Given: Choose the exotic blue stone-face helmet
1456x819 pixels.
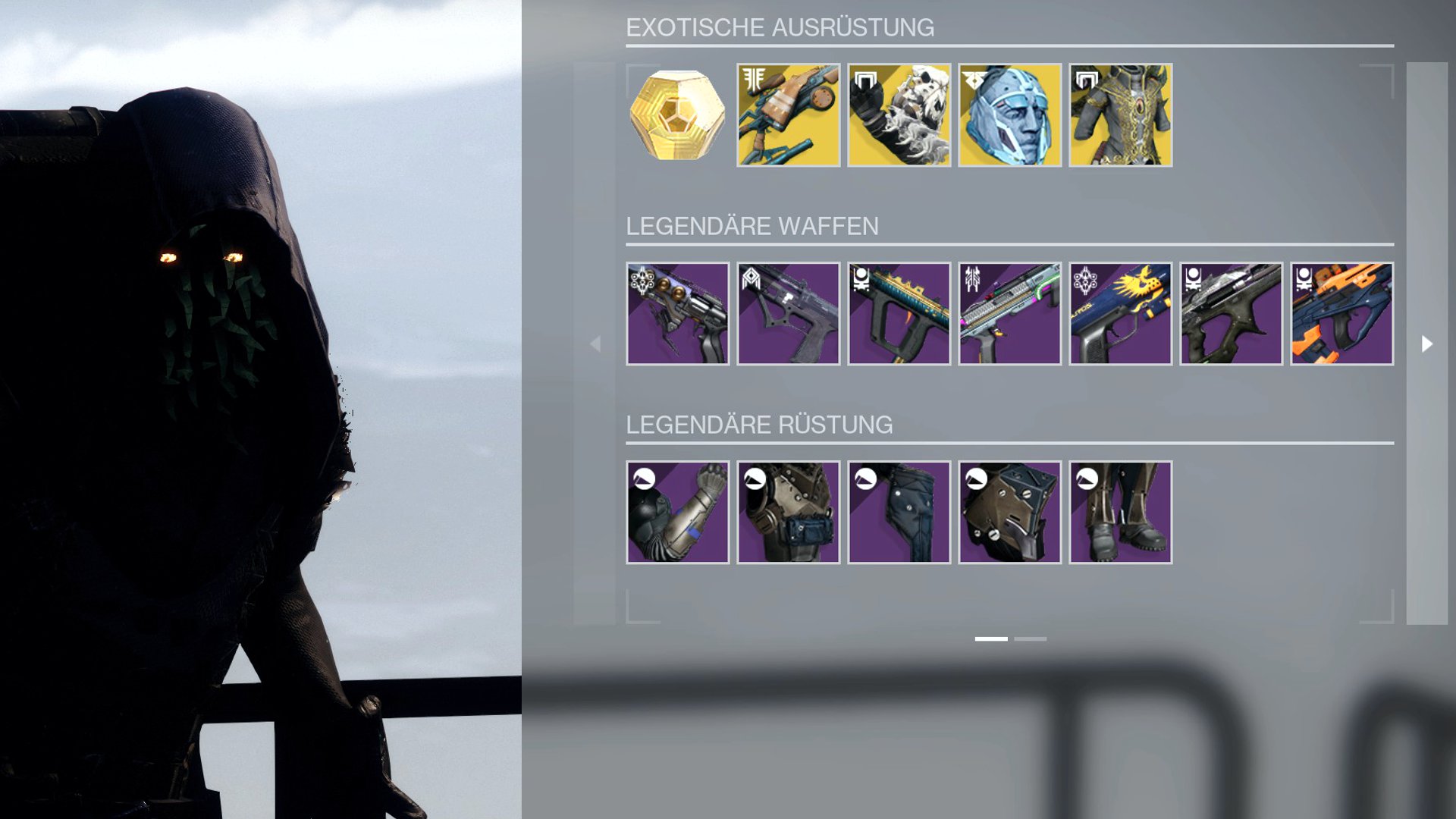Looking at the screenshot, I should coord(1009,115).
